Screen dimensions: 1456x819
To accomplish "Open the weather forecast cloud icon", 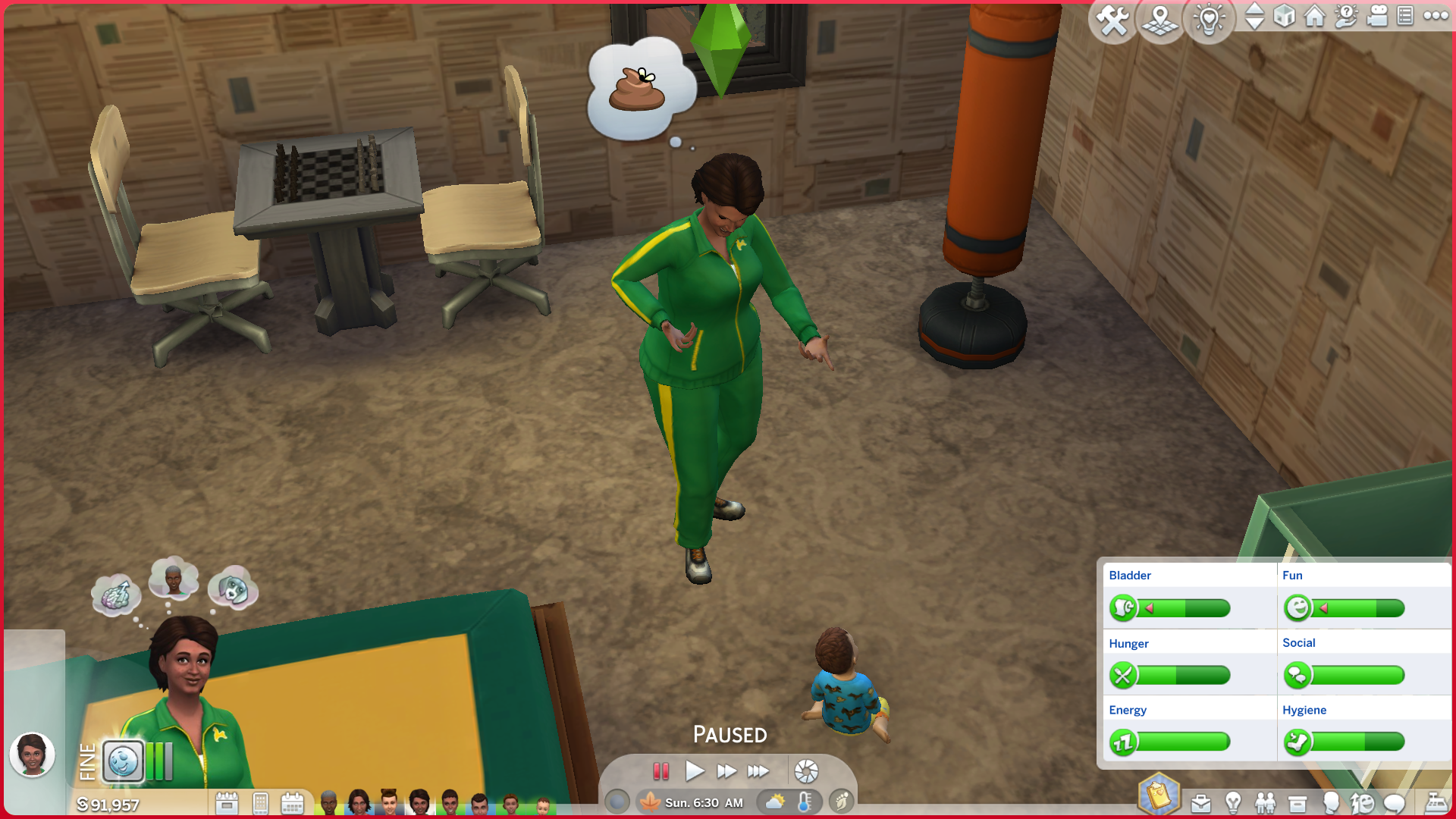I will click(776, 802).
